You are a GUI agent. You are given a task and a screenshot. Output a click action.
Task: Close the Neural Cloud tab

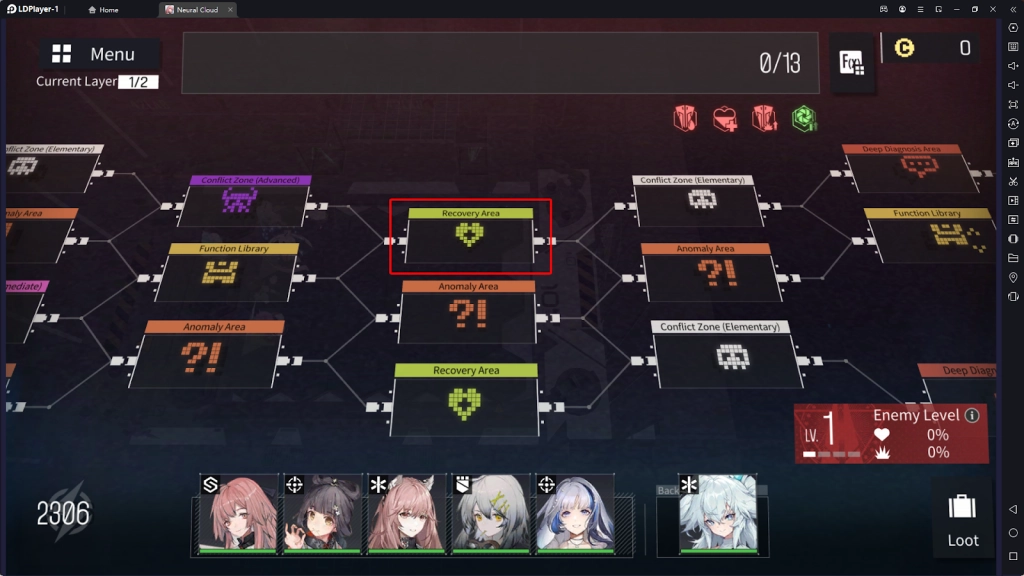click(x=229, y=10)
